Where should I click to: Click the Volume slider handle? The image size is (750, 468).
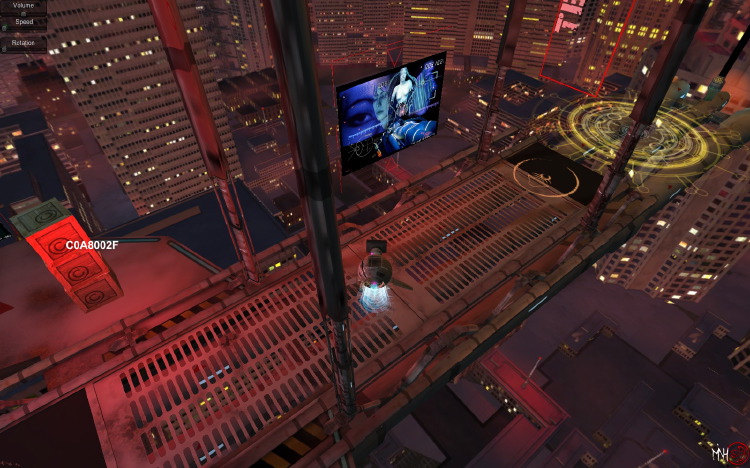[23, 13]
